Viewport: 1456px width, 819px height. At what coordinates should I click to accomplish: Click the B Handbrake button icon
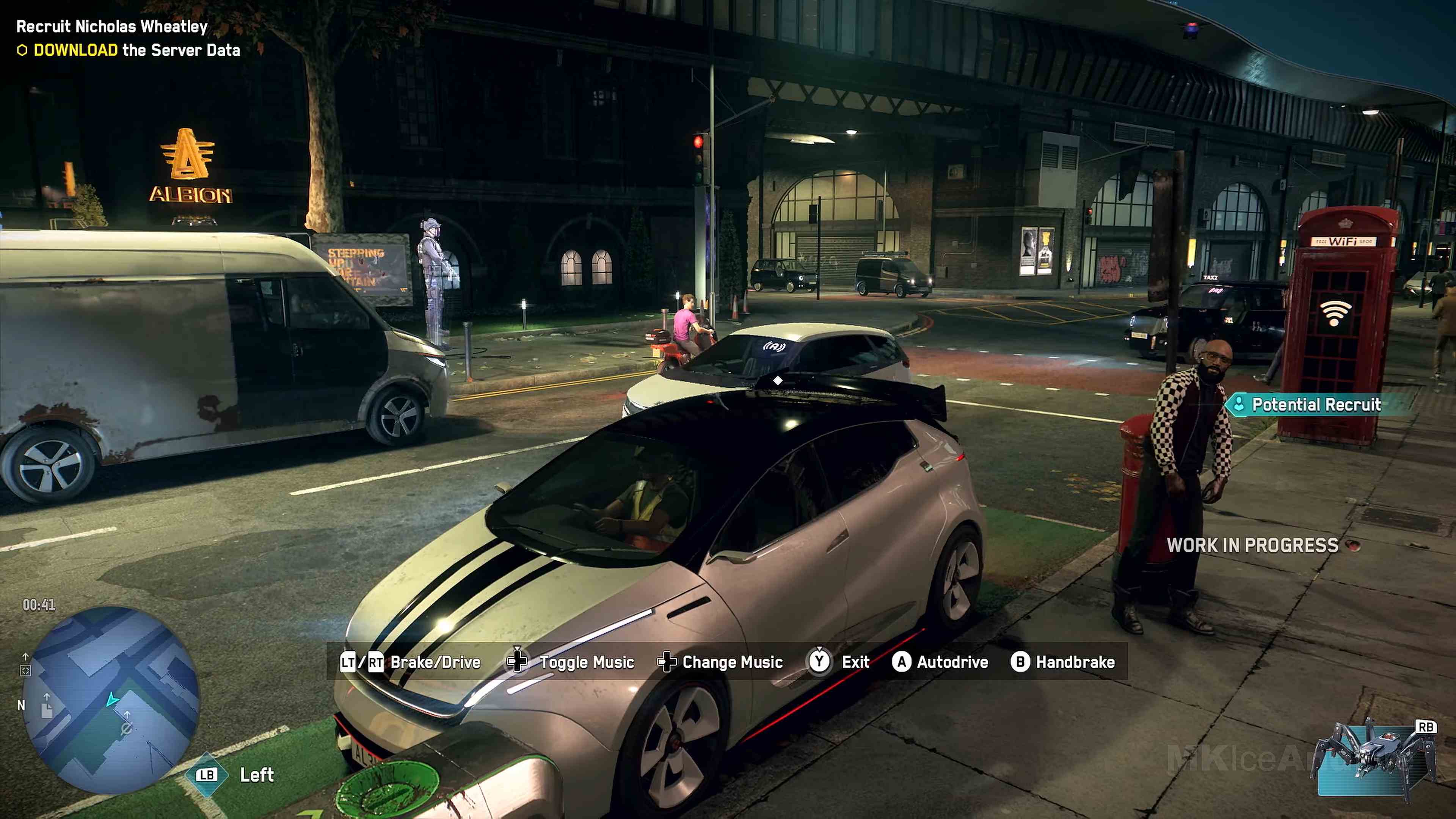pyautogui.click(x=1021, y=662)
